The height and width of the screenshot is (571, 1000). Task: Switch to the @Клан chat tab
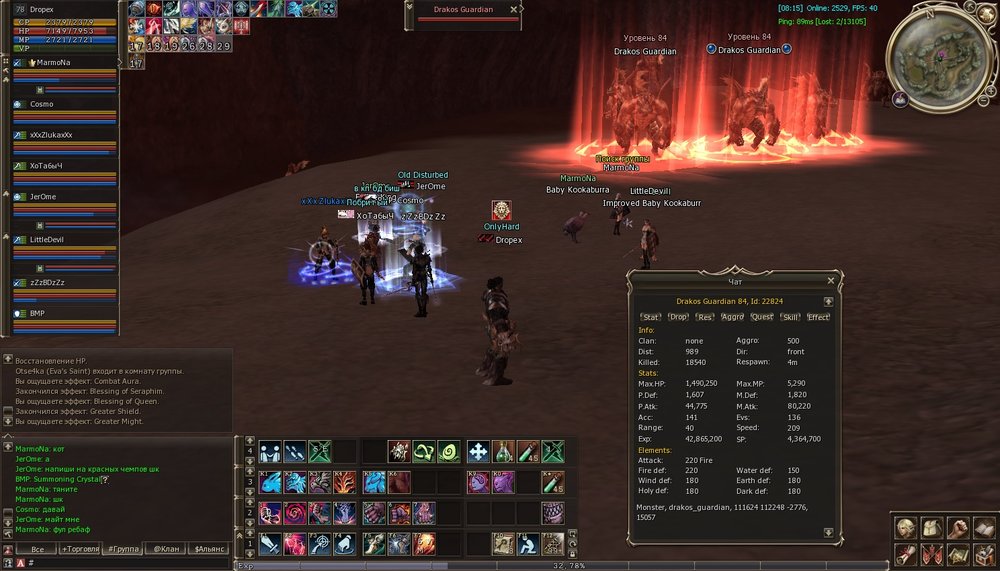[x=166, y=549]
